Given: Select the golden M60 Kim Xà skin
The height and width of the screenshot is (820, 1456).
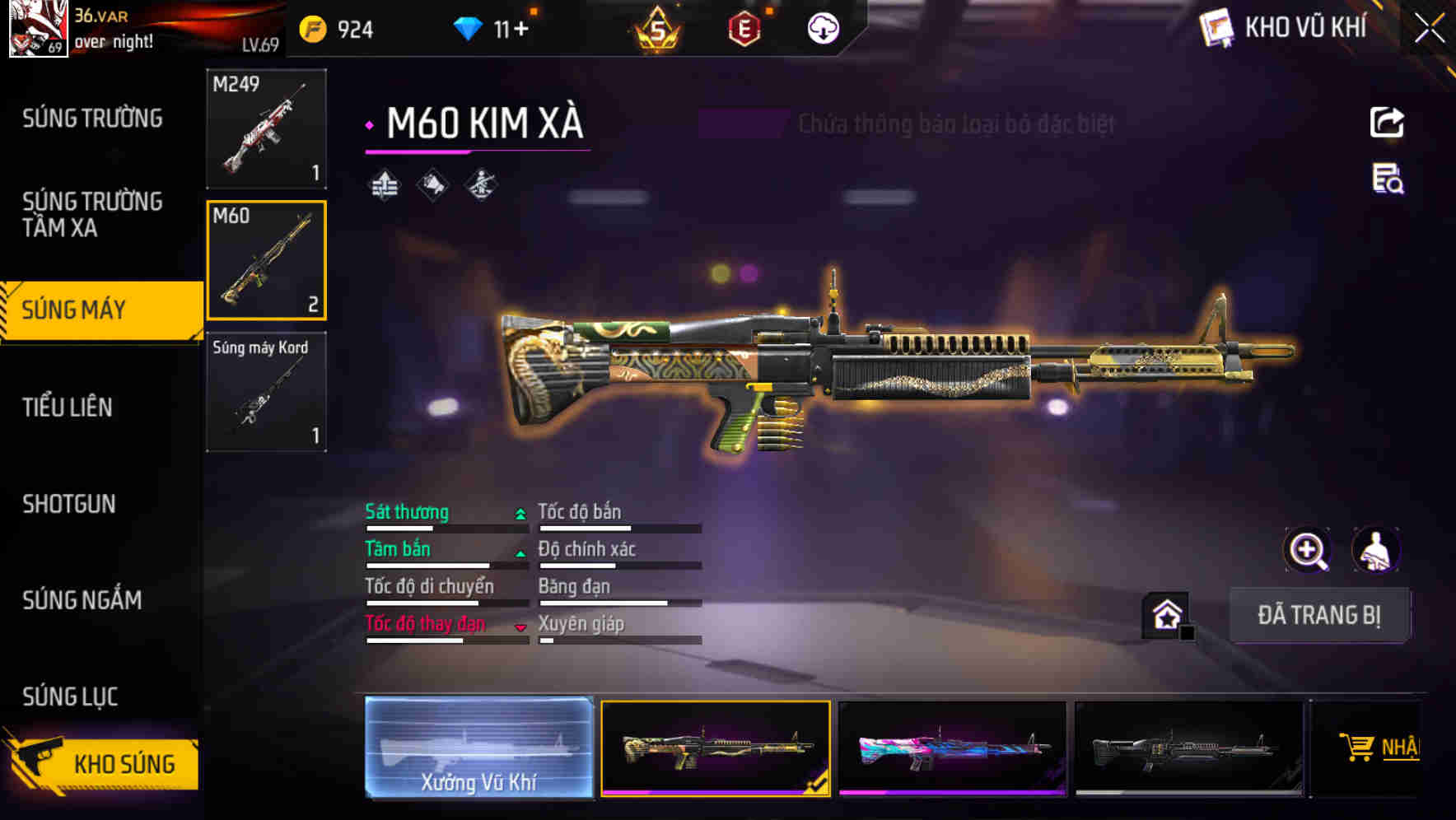Looking at the screenshot, I should point(715,748).
